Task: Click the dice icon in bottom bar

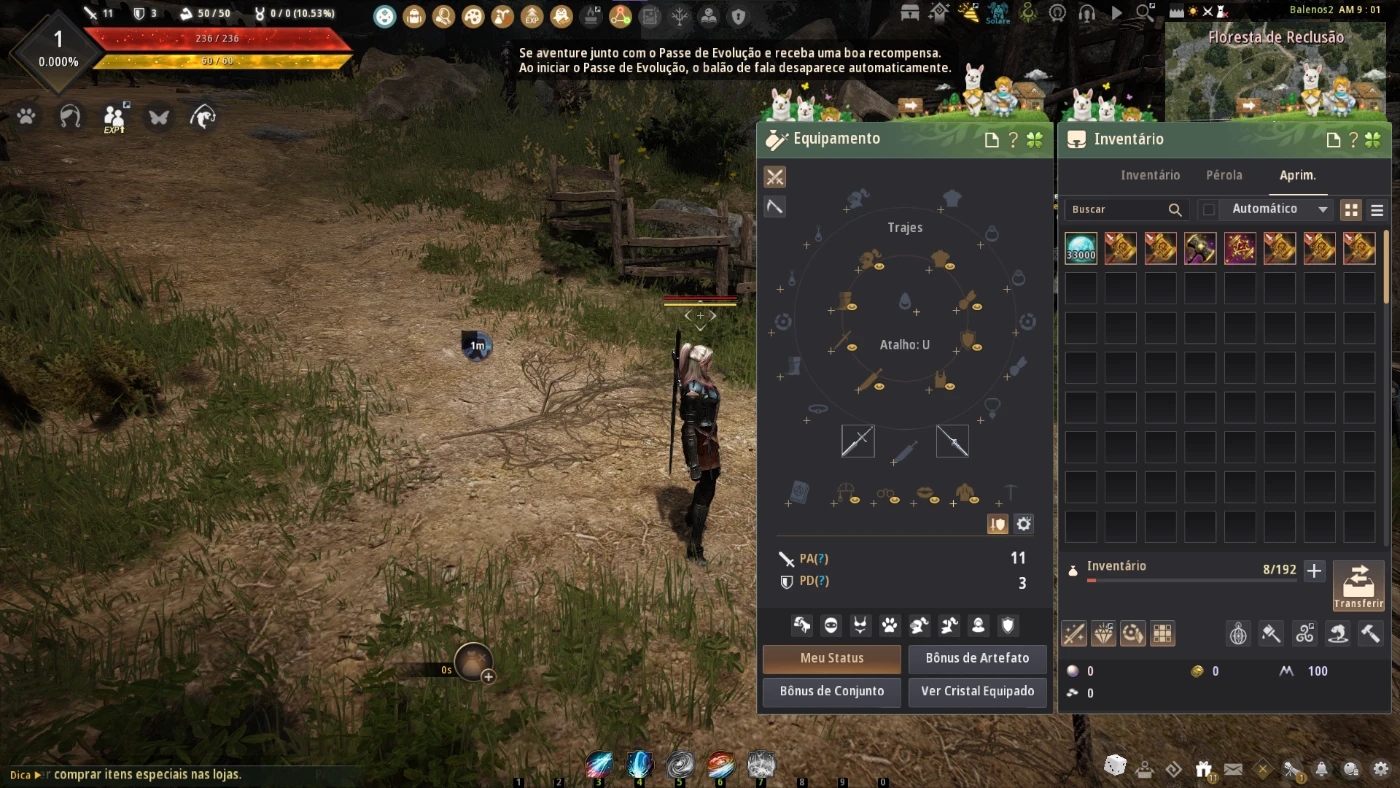Action: (x=1114, y=766)
